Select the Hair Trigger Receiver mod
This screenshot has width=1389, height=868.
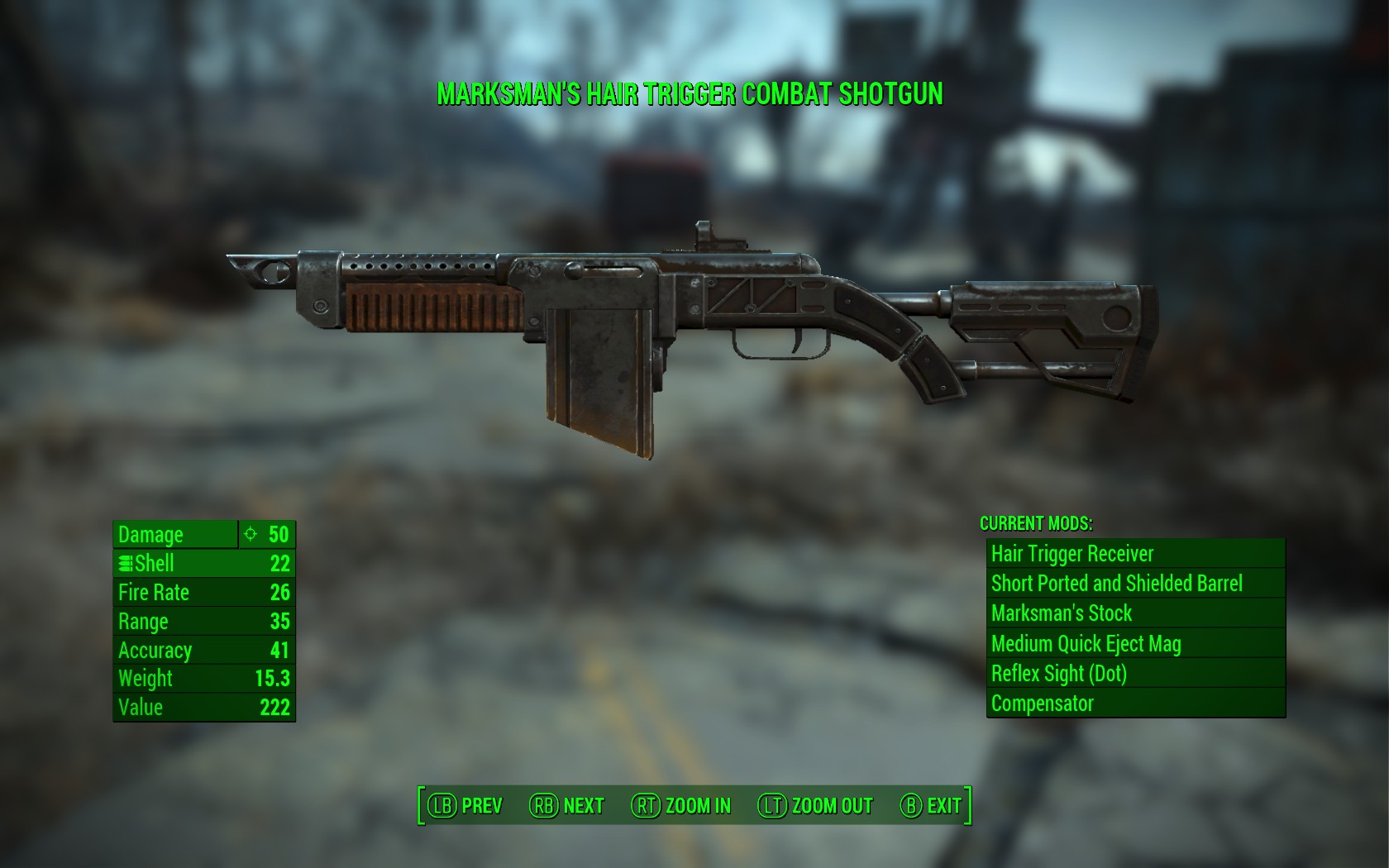tap(1135, 554)
